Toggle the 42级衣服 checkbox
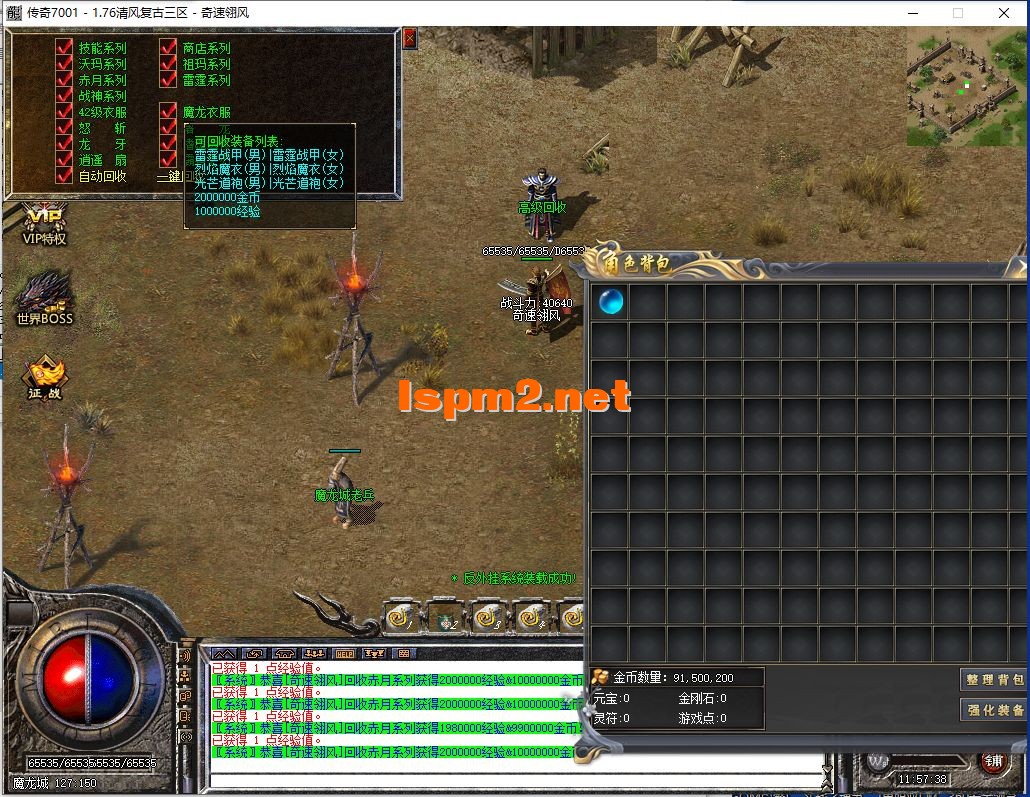 coord(65,113)
